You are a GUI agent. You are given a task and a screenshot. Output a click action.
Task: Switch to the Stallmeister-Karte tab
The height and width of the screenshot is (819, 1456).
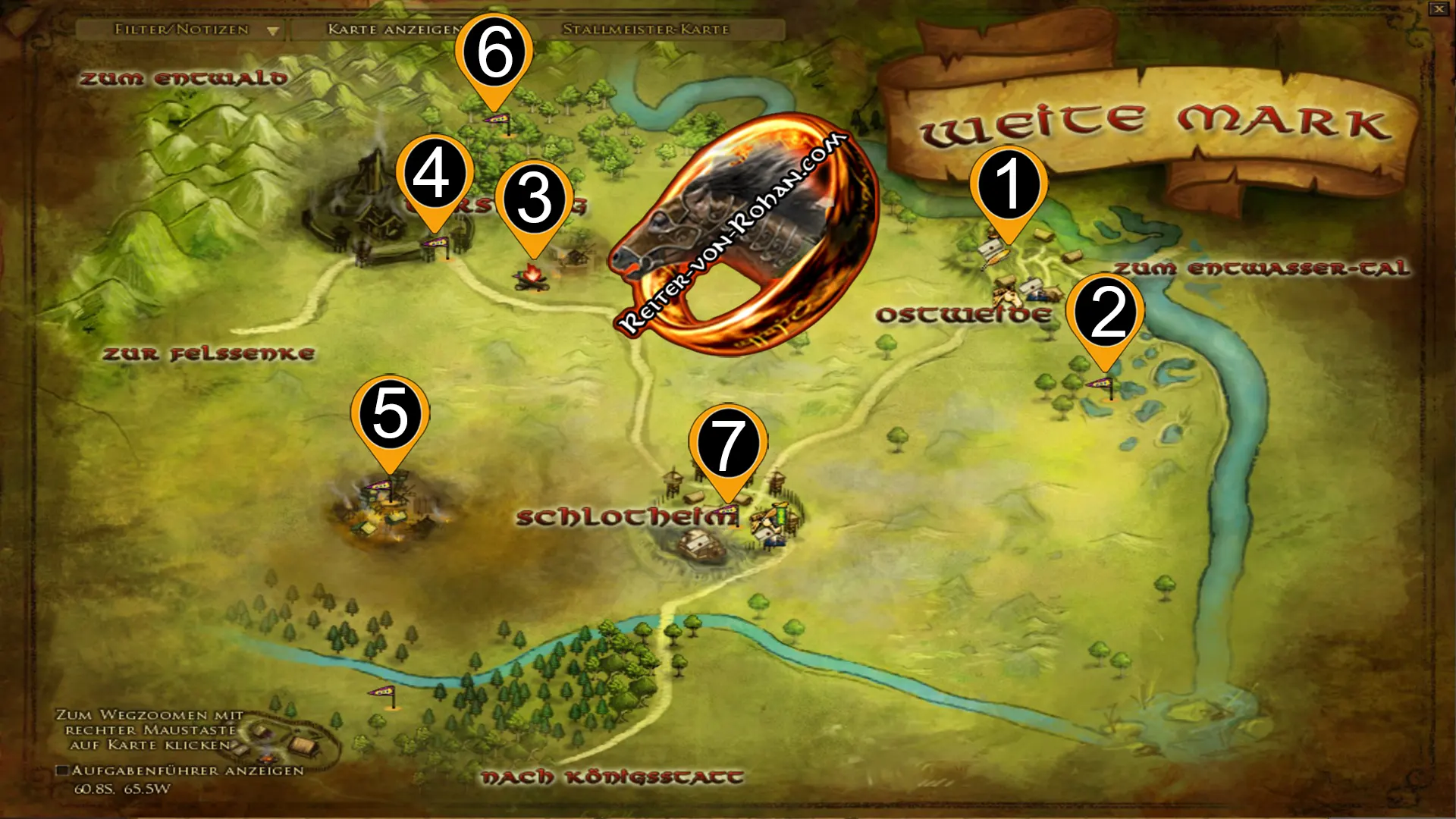pos(645,30)
